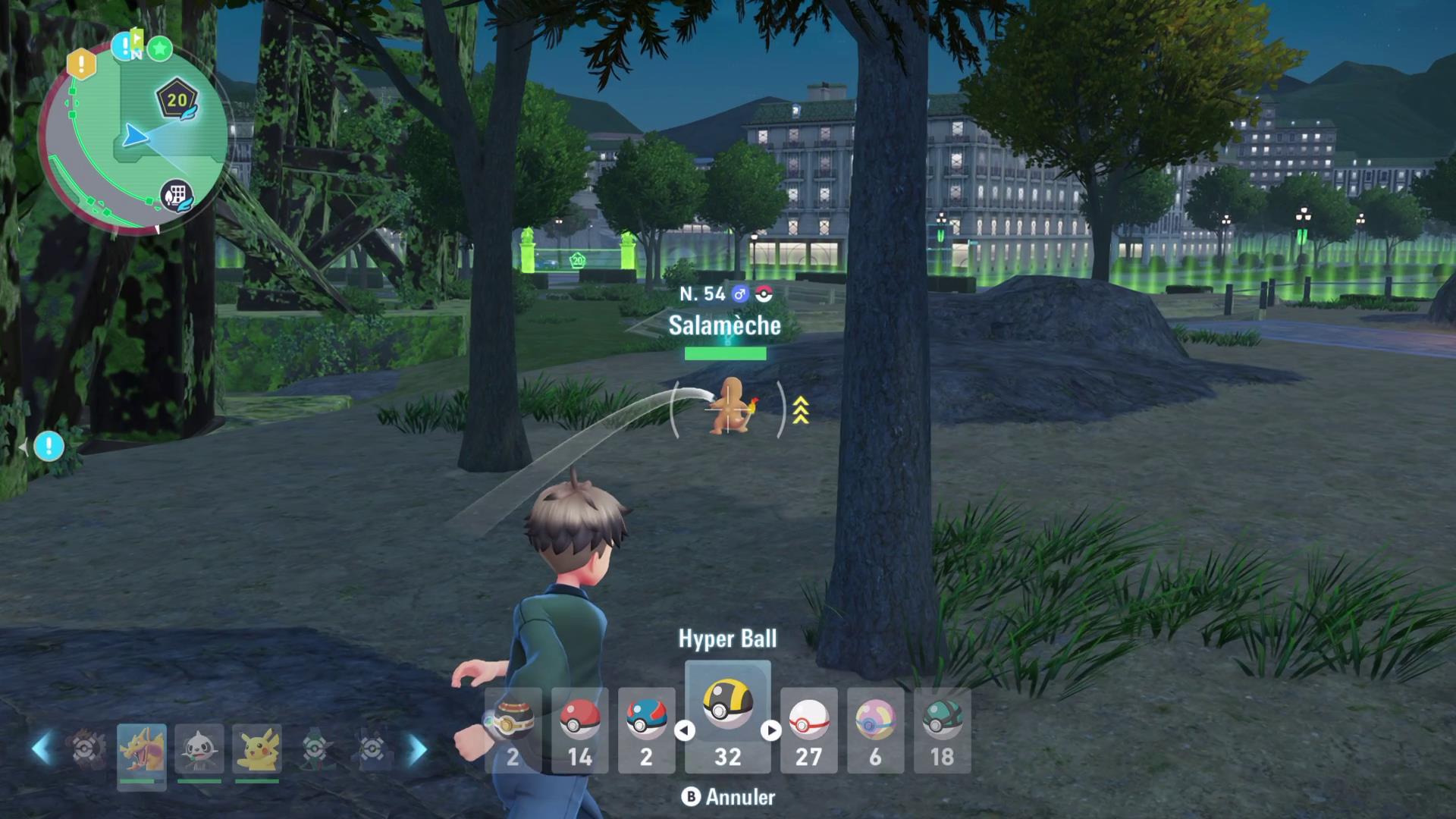Select the Hyper Ball slot
The height and width of the screenshot is (819, 1456).
[x=727, y=717]
